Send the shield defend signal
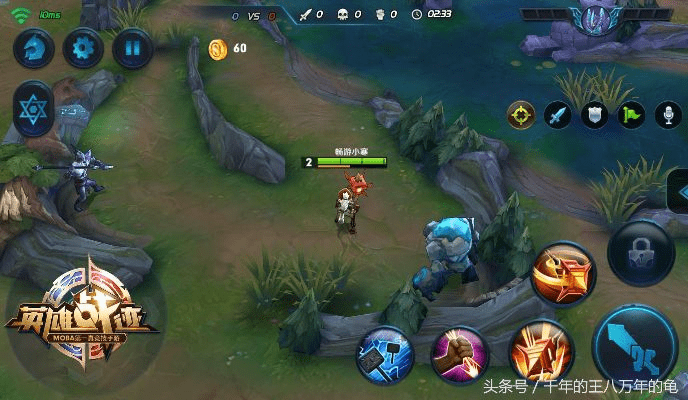 594,115
